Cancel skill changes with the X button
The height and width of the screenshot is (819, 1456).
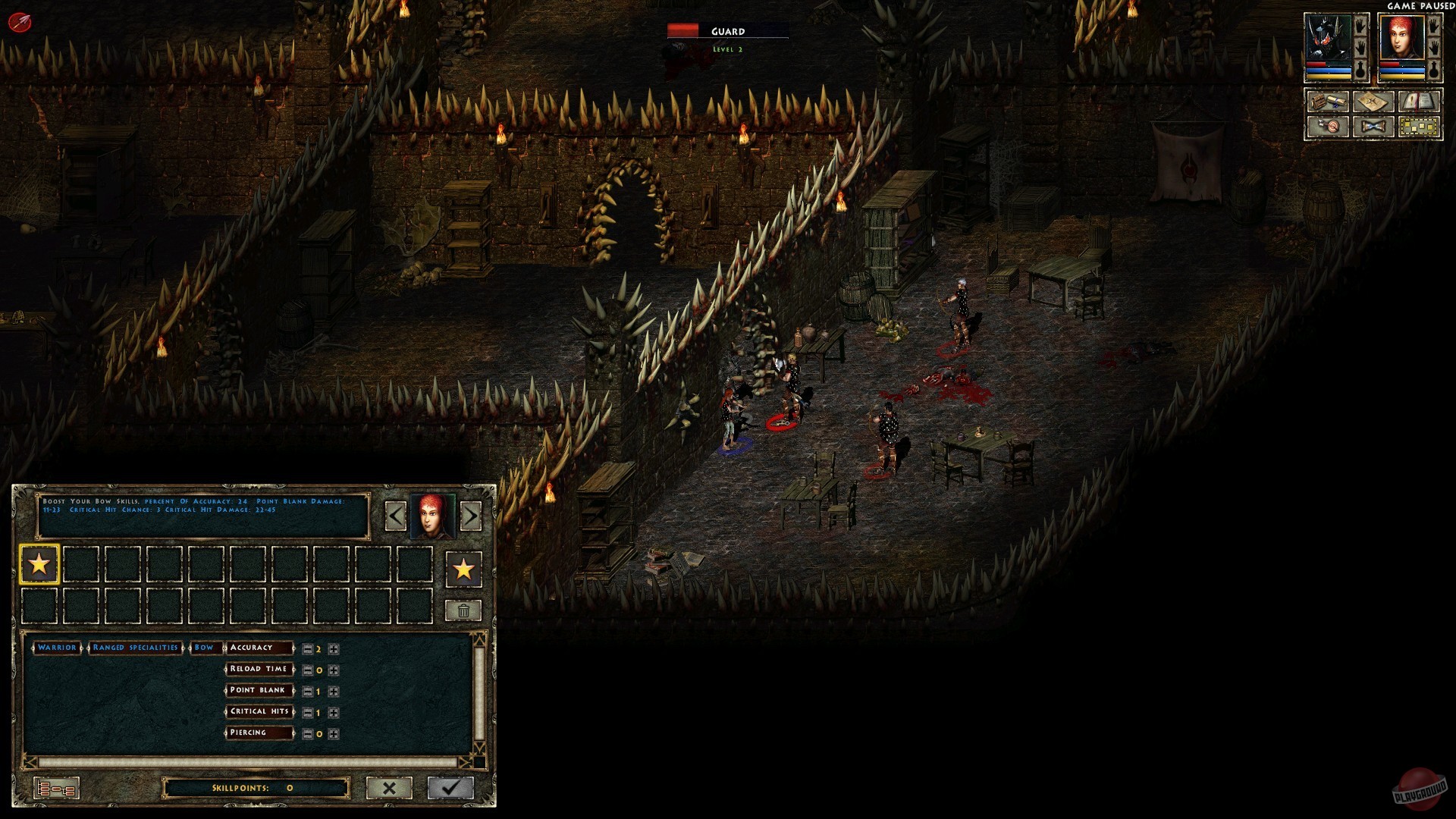pyautogui.click(x=389, y=788)
